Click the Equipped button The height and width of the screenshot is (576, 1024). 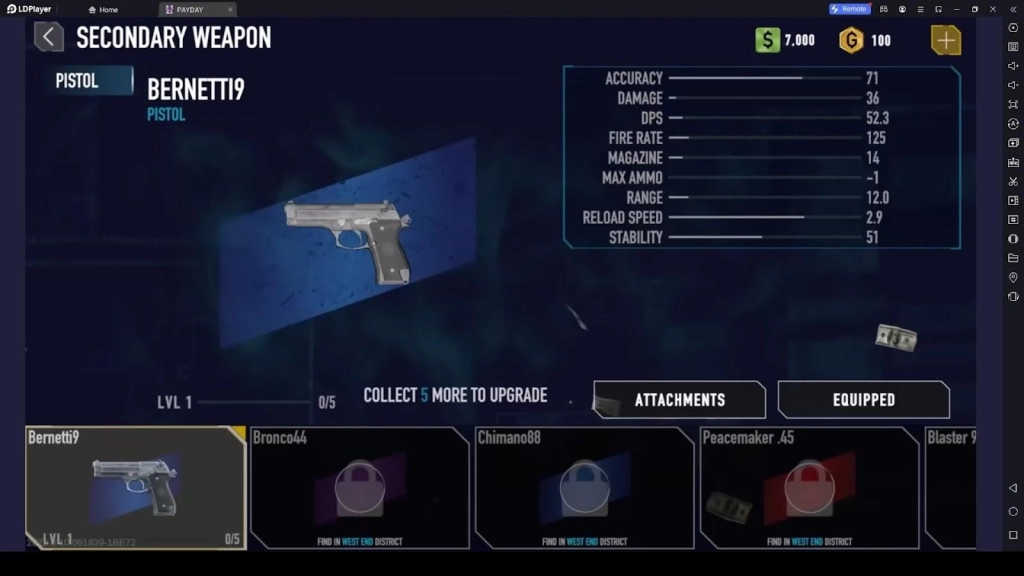864,400
